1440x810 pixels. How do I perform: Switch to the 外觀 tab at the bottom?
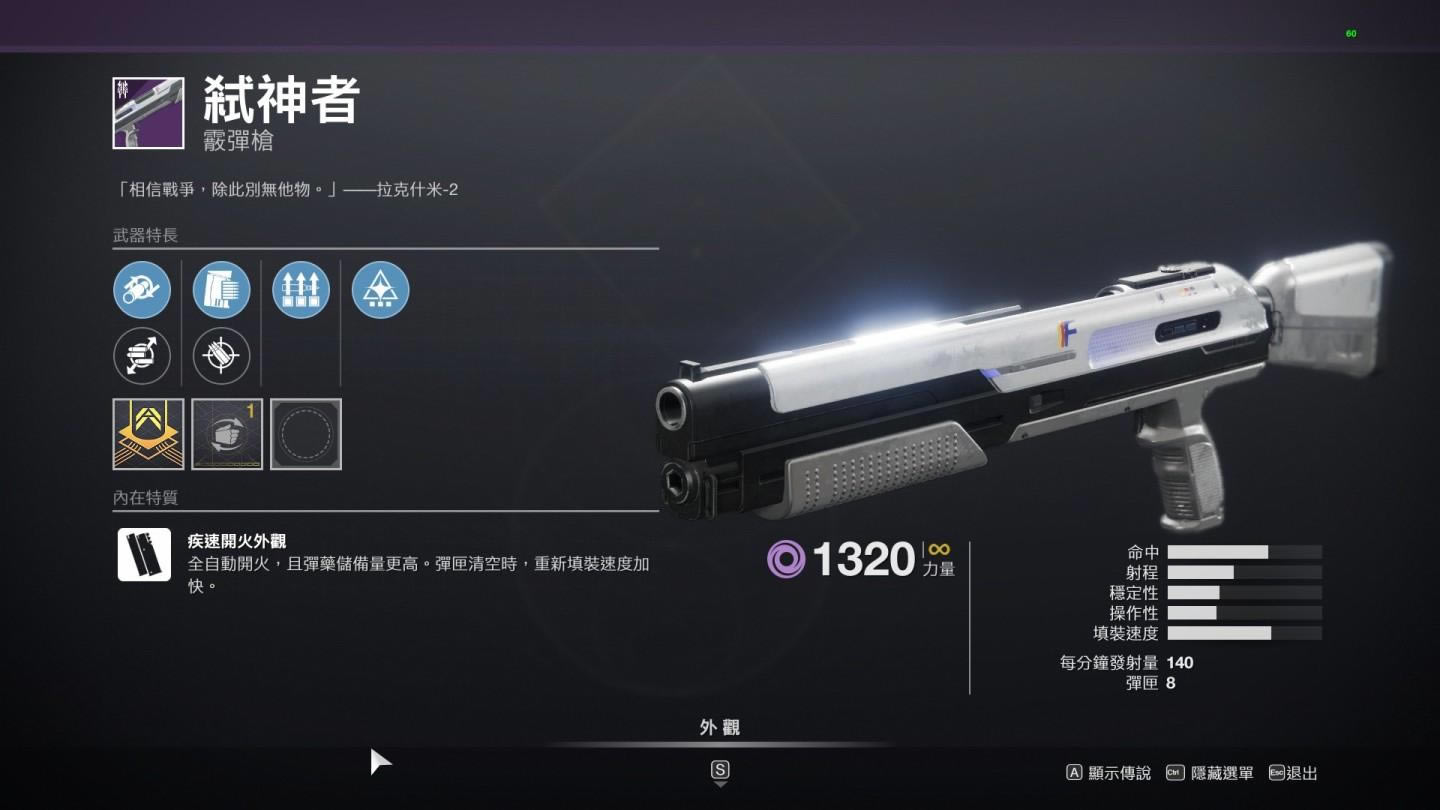[x=722, y=728]
